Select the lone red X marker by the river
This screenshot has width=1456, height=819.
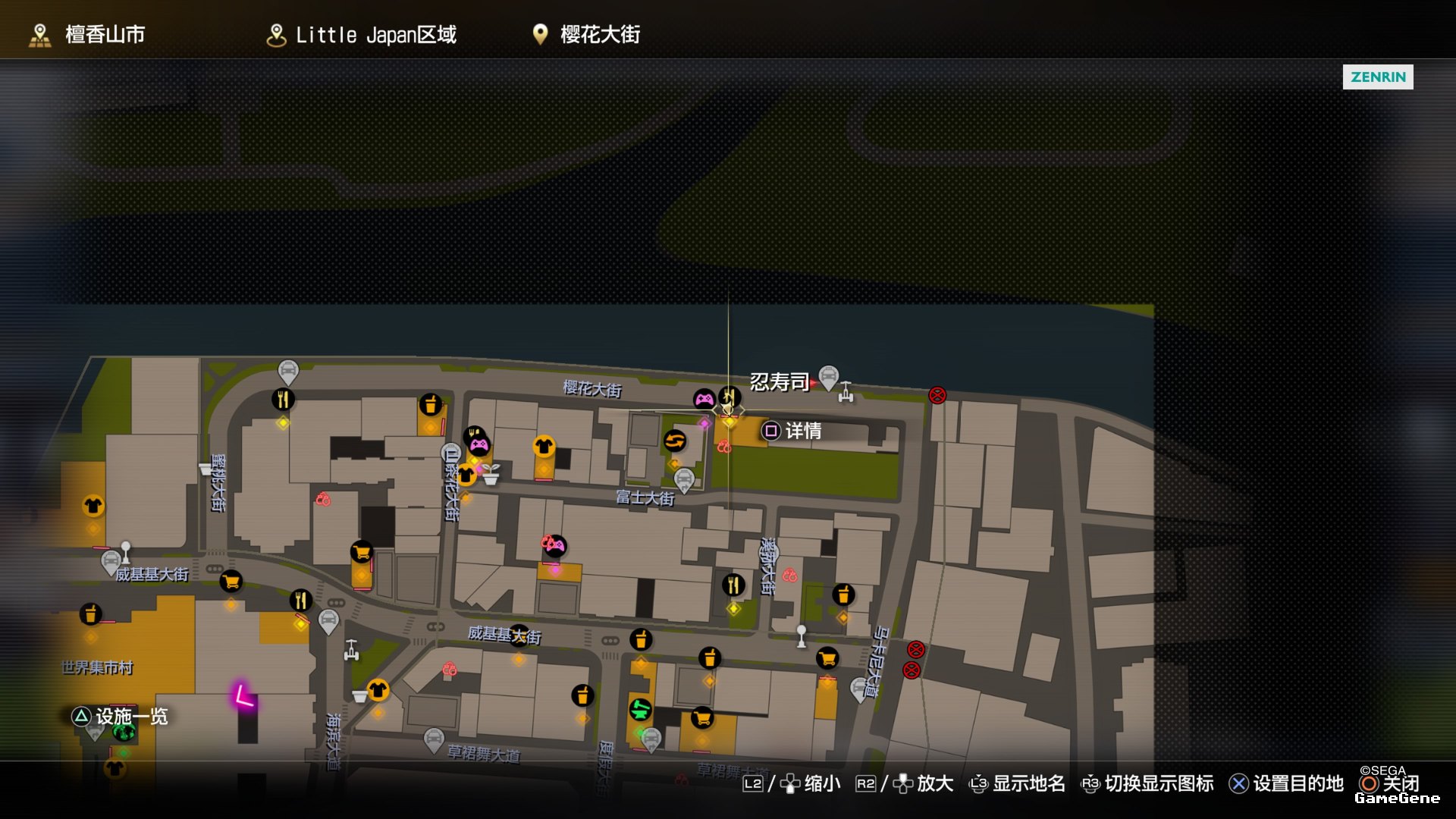point(937,395)
